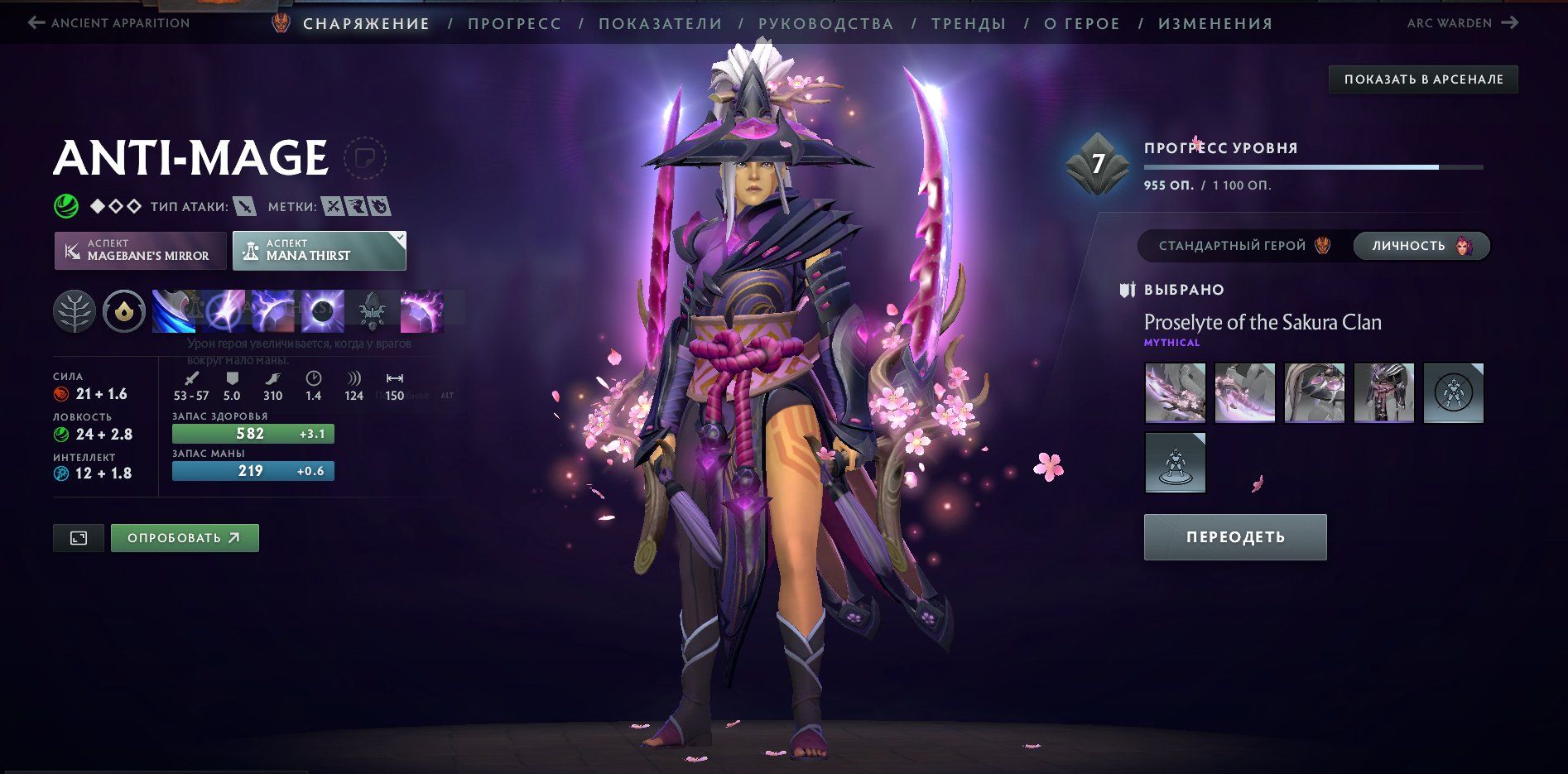Open the talent tree icon
This screenshot has height=774, width=1568.
pyautogui.click(x=75, y=311)
